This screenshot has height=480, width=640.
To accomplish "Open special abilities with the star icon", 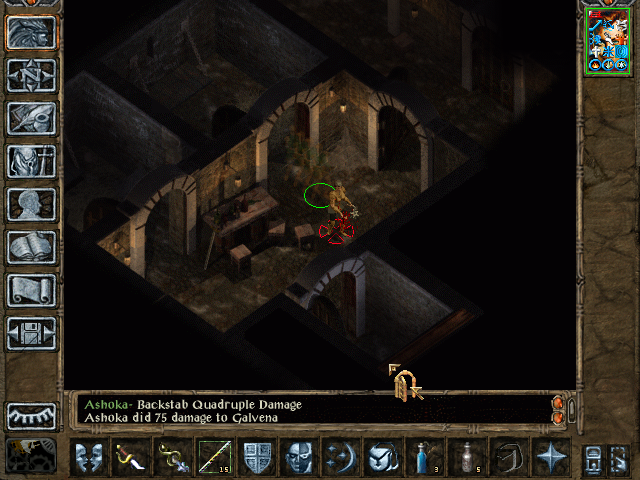I will pyautogui.click(x=551, y=457).
